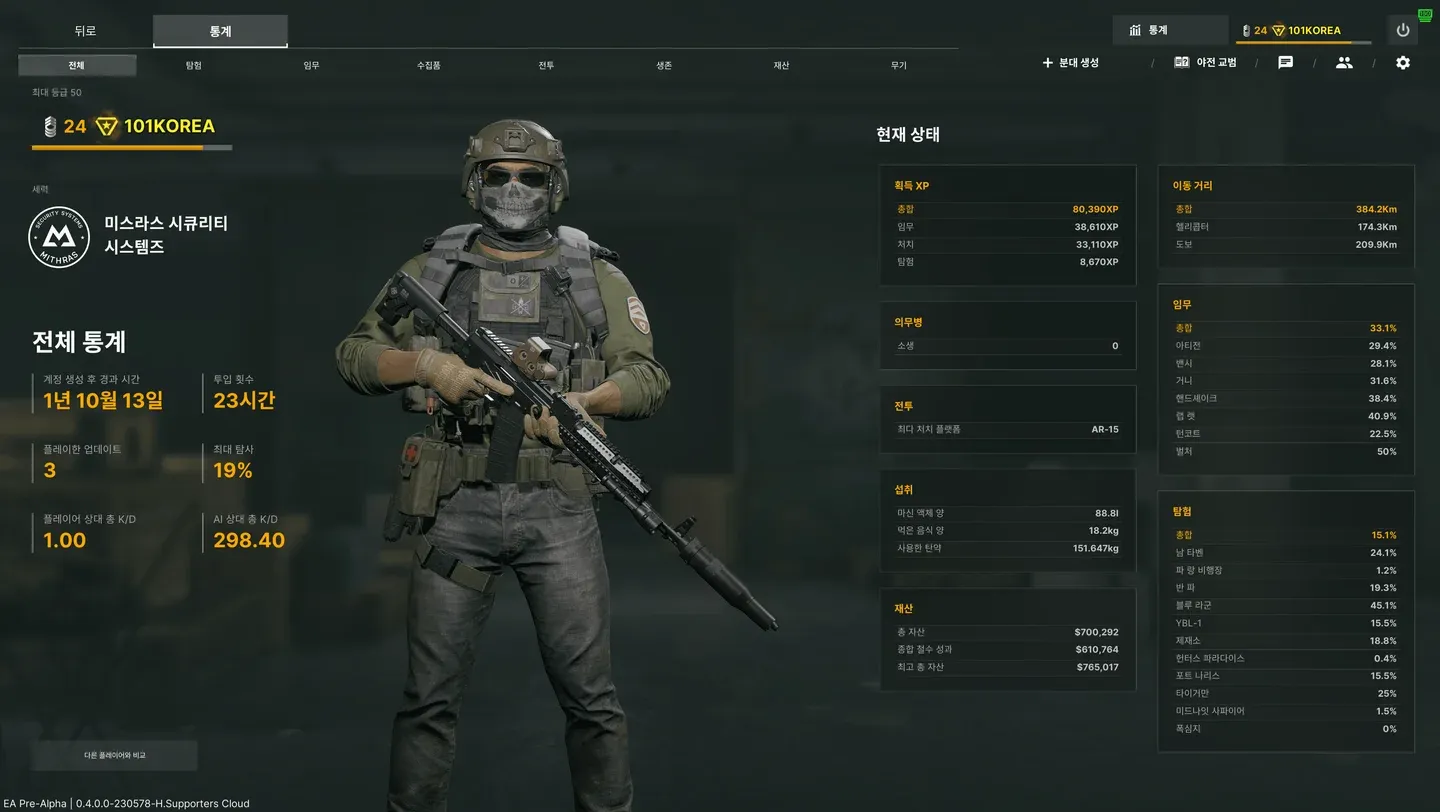Viewport: 1440px width, 812px height.
Task: Open the top-right 통계 button
Action: click(x=1170, y=30)
